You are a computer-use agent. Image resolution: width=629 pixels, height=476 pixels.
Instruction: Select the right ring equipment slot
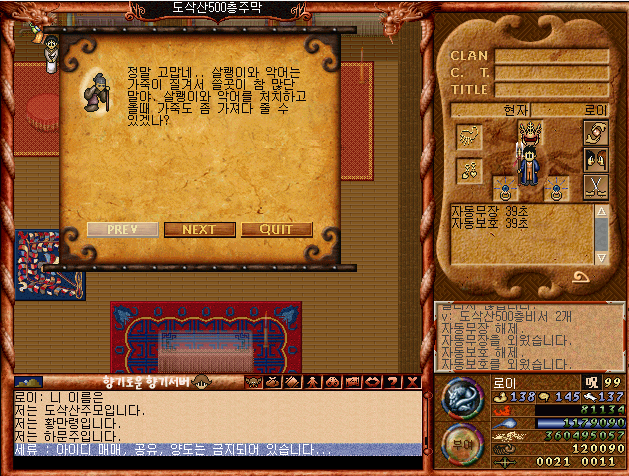click(x=556, y=190)
